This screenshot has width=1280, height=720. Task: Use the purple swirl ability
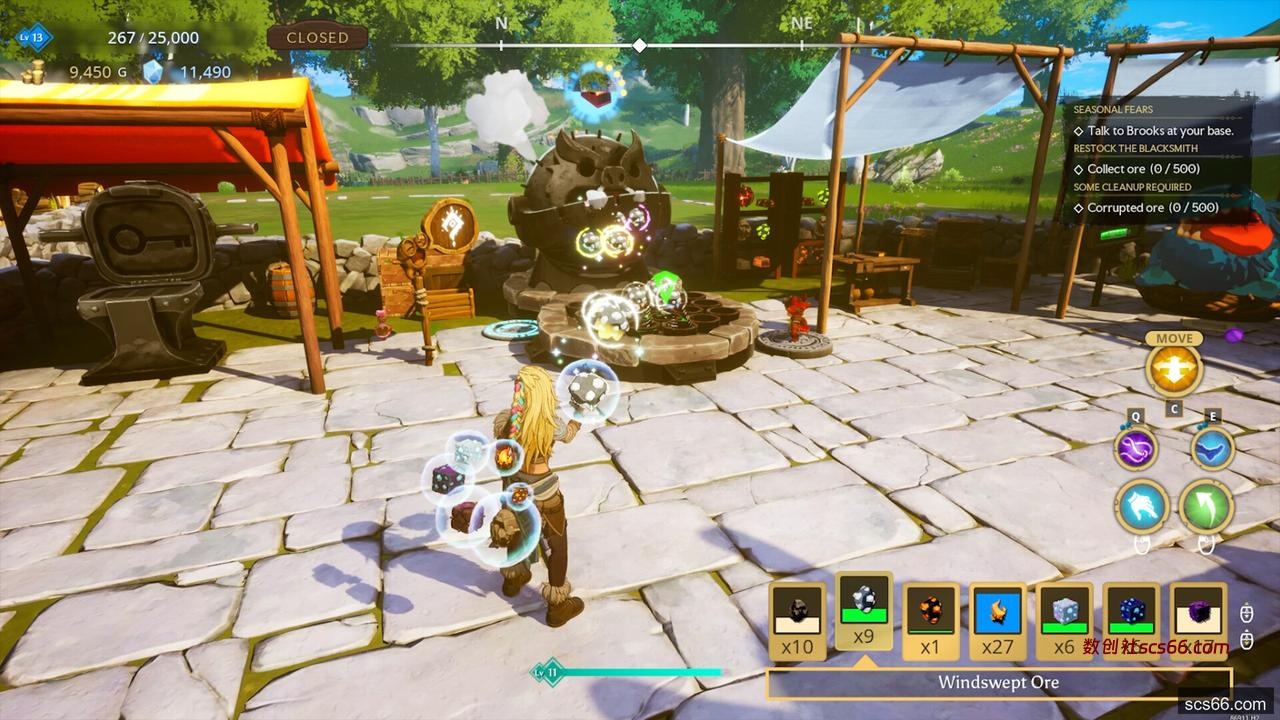(x=1136, y=448)
